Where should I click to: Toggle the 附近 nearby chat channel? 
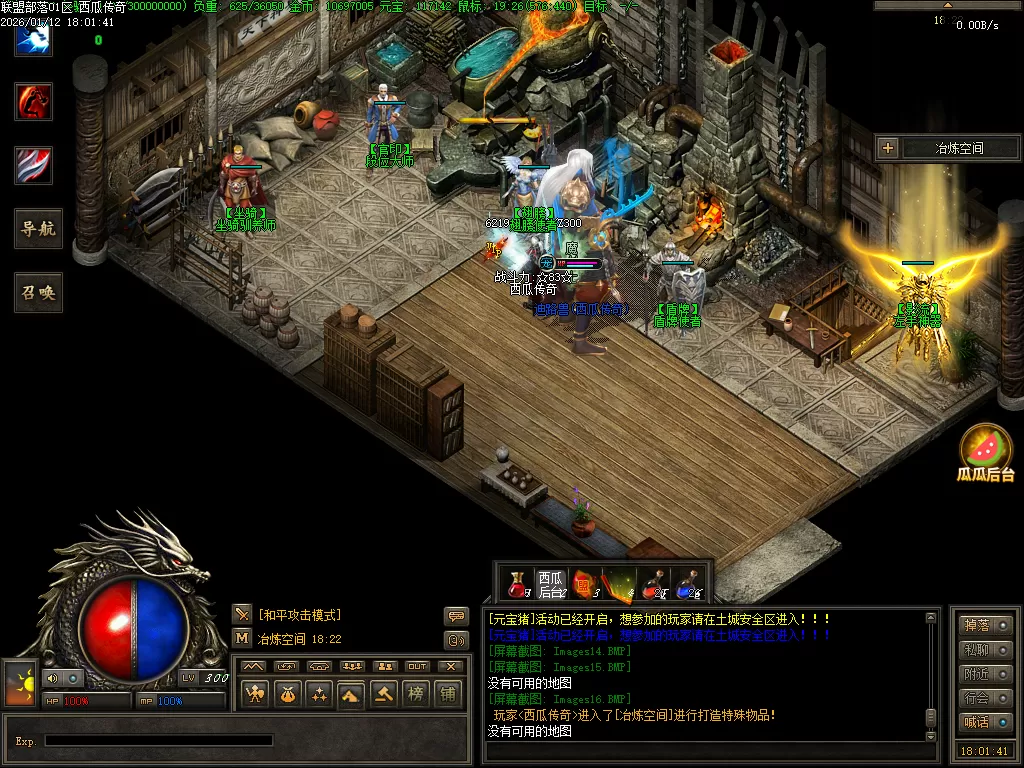coord(985,674)
